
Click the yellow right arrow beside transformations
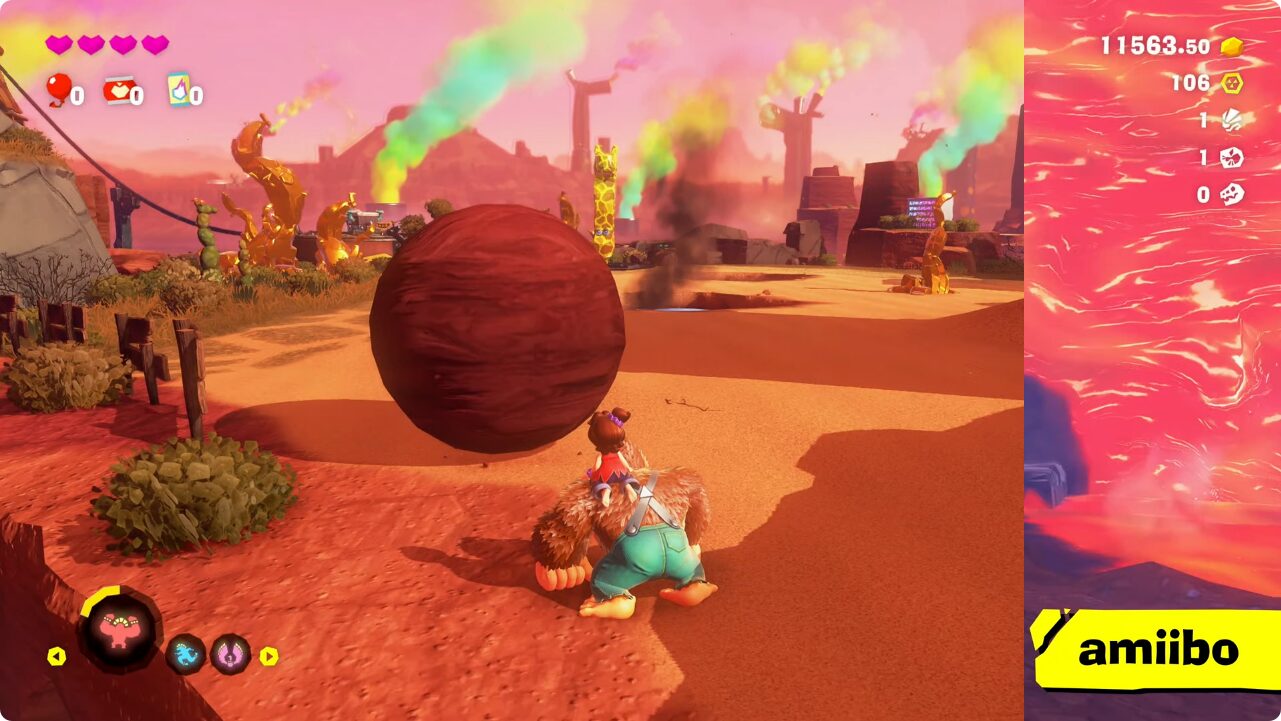[x=269, y=656]
